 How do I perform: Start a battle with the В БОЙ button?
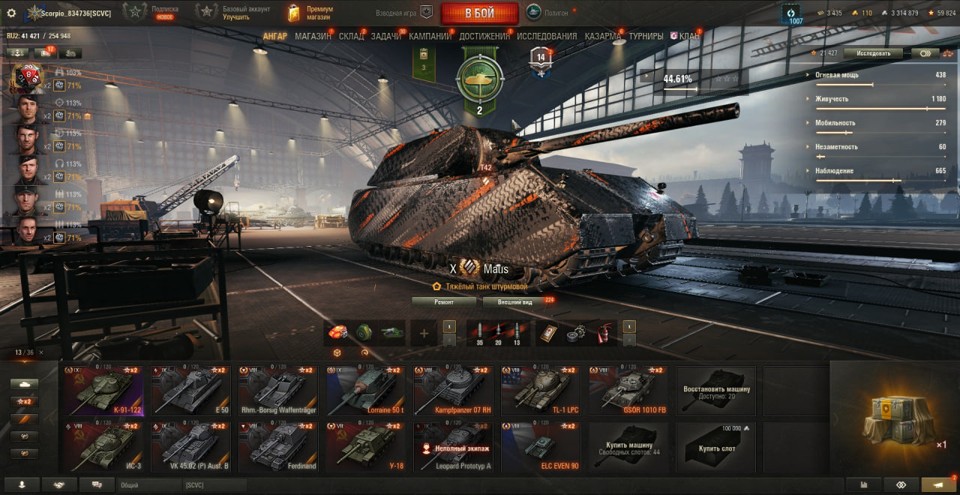(479, 13)
